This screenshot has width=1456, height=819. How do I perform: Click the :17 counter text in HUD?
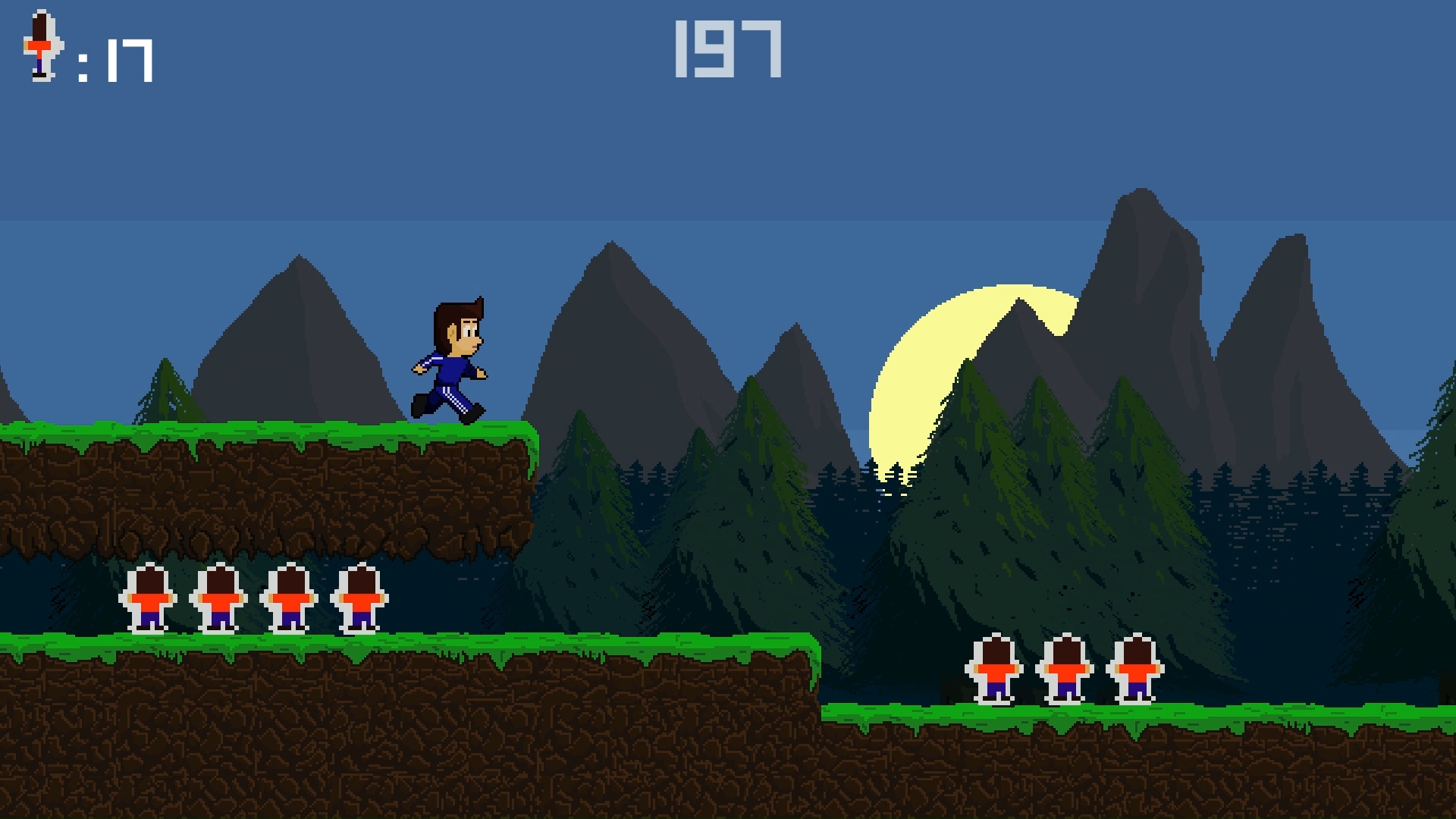[114, 57]
